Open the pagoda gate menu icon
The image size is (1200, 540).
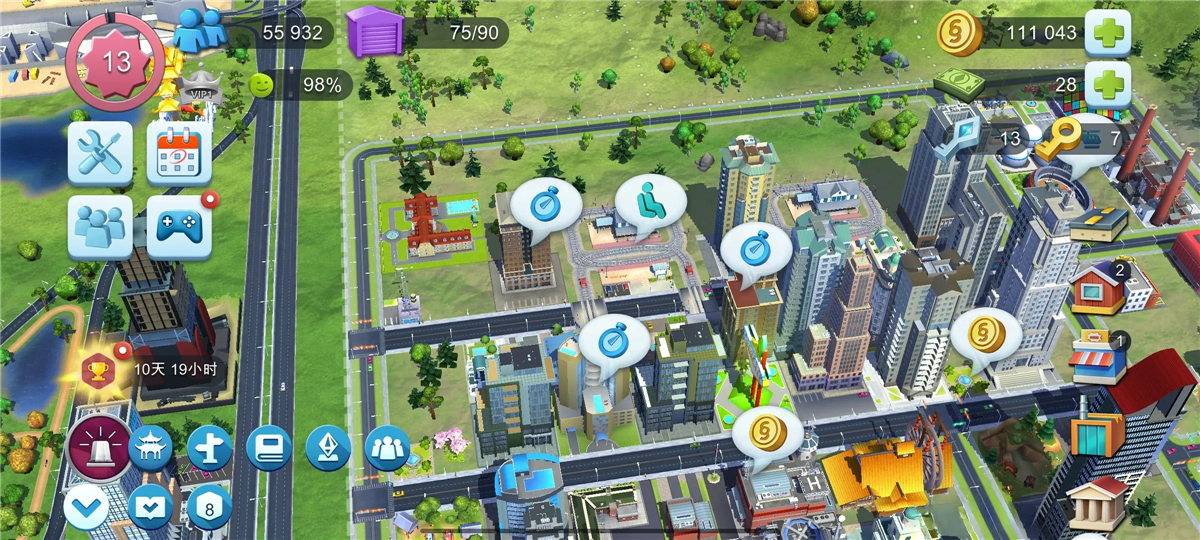[151, 448]
